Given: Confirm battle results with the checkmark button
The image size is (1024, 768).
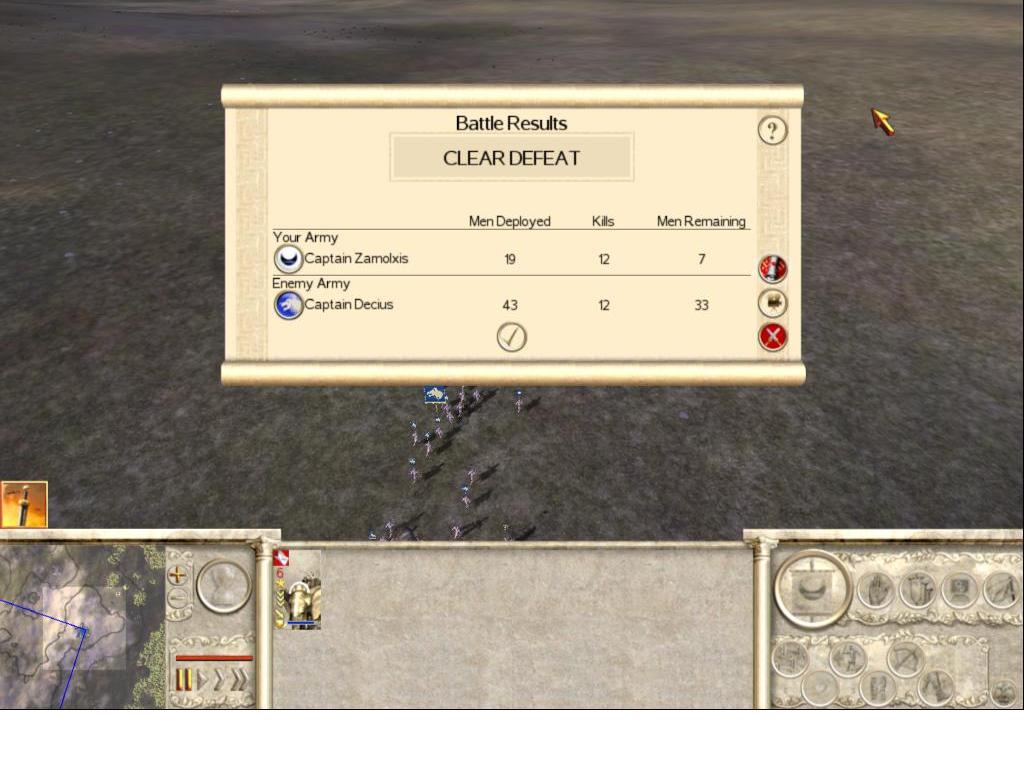Looking at the screenshot, I should [x=511, y=338].
